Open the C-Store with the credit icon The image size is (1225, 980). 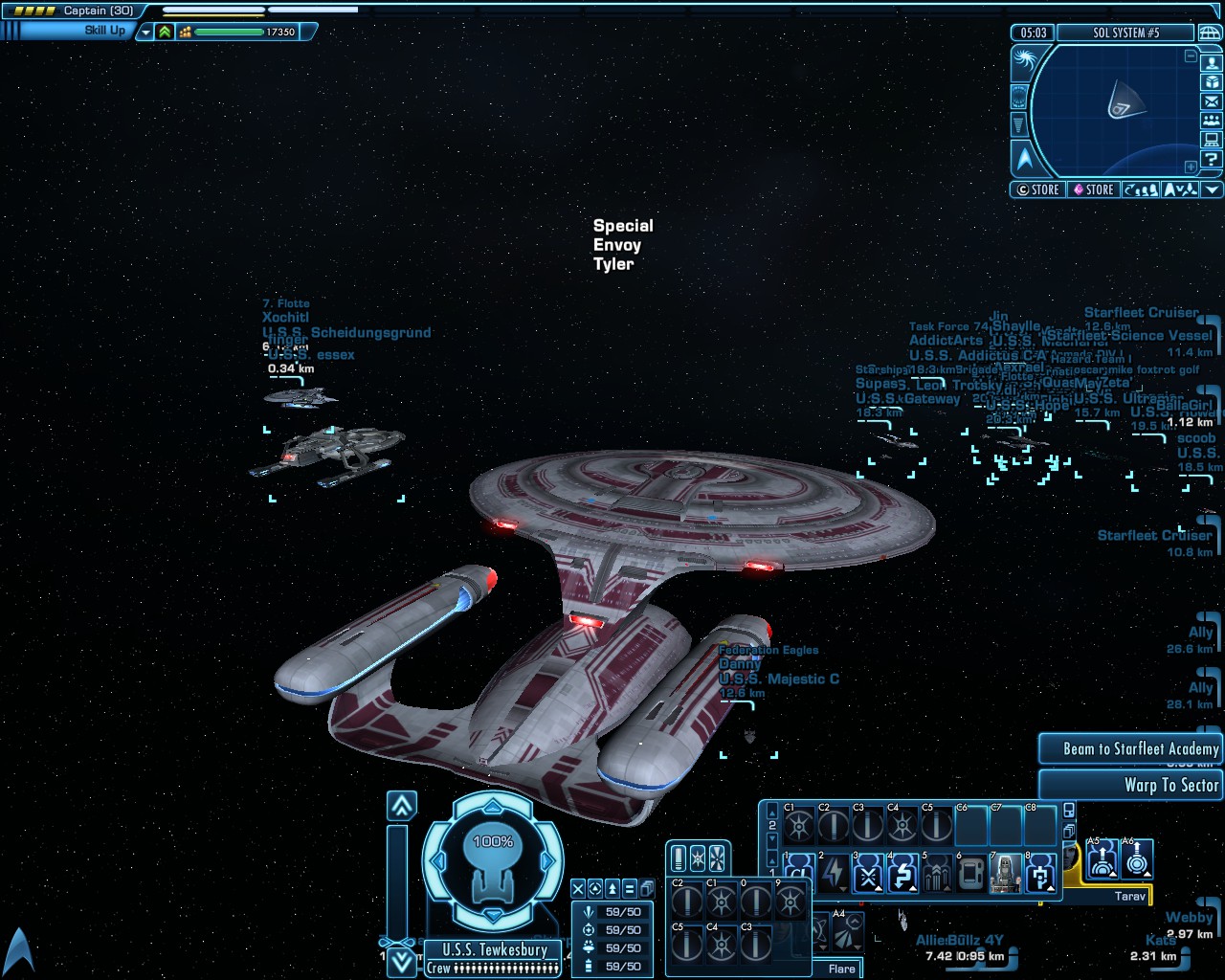pyautogui.click(x=1038, y=189)
